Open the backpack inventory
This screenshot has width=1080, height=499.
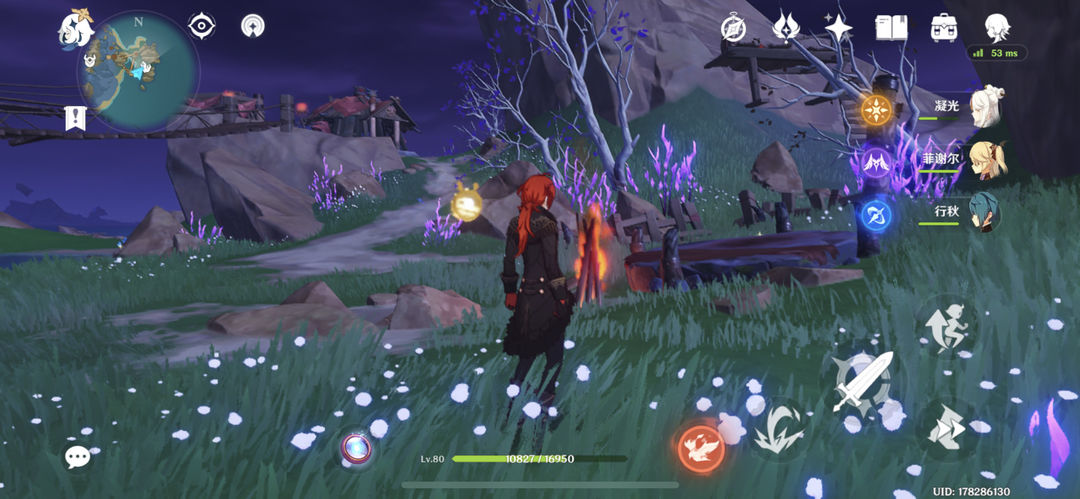coord(943,27)
